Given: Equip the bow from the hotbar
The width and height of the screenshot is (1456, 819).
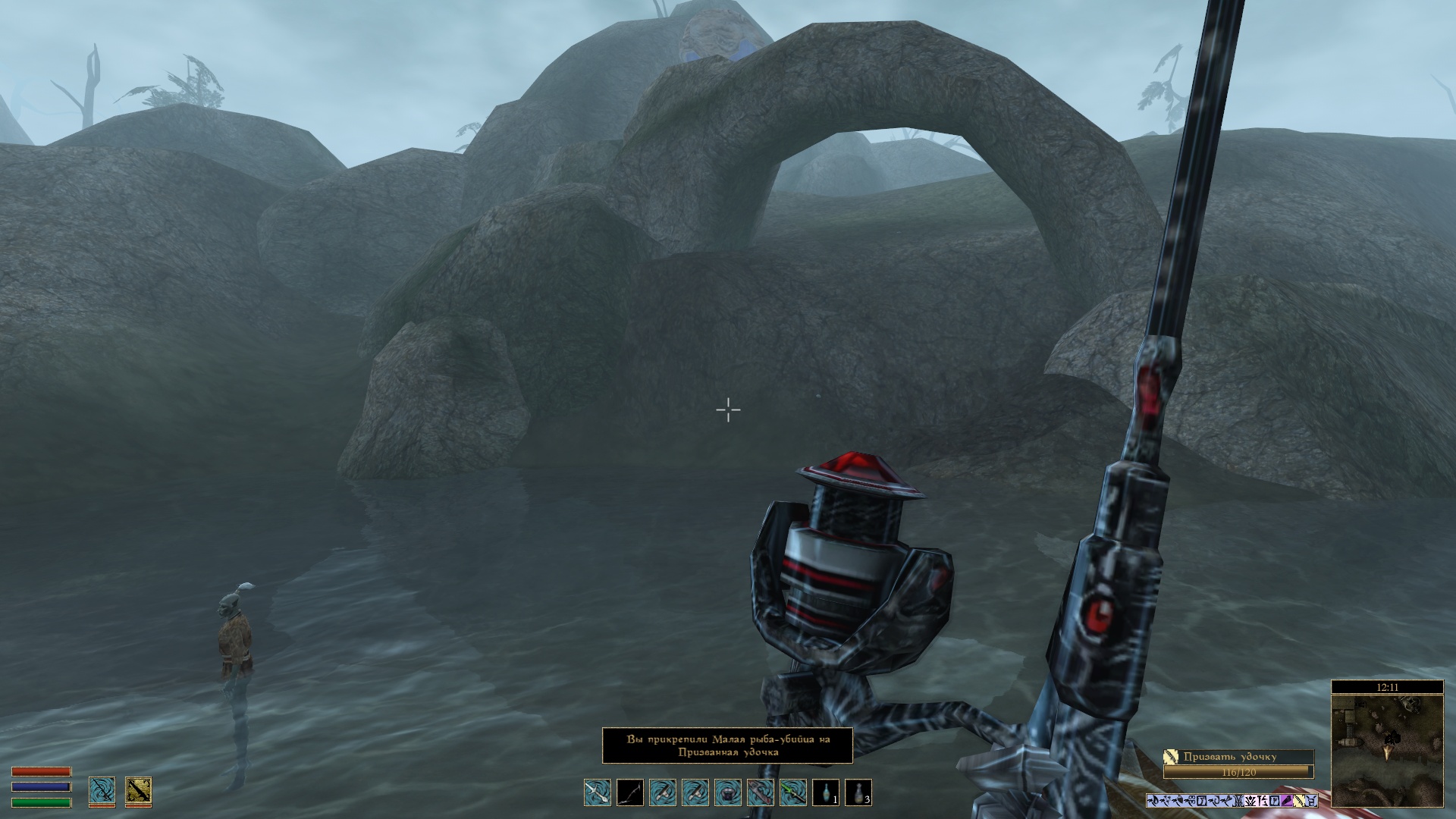Looking at the screenshot, I should point(630,792).
